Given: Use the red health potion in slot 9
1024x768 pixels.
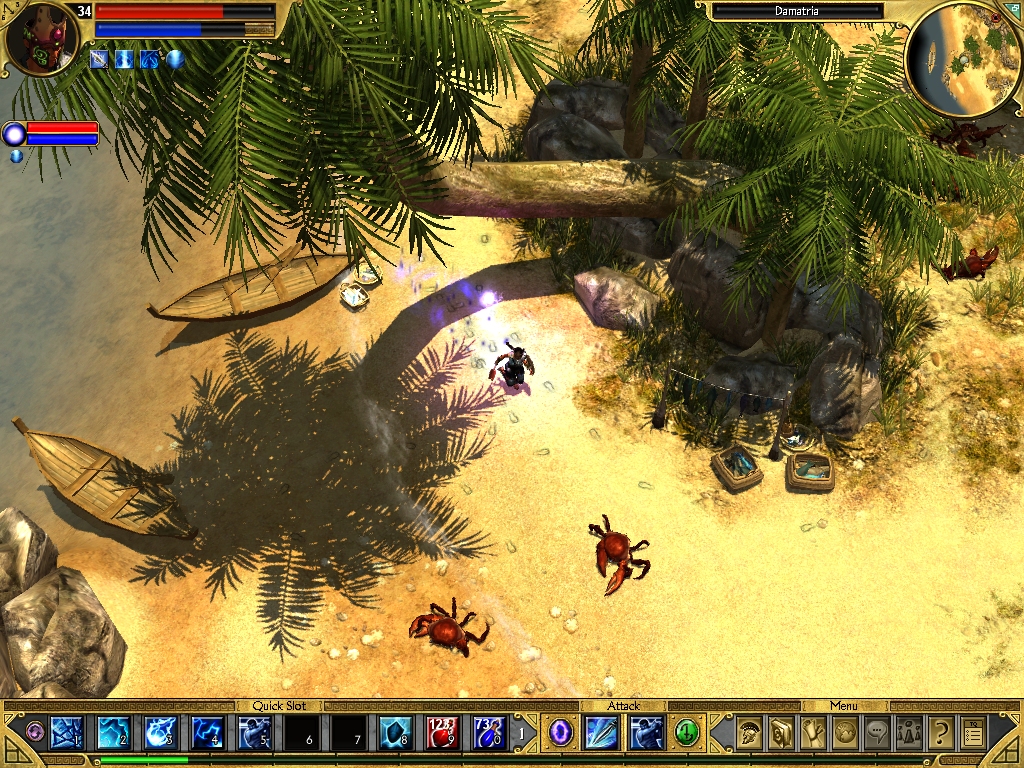Looking at the screenshot, I should click(x=443, y=733).
